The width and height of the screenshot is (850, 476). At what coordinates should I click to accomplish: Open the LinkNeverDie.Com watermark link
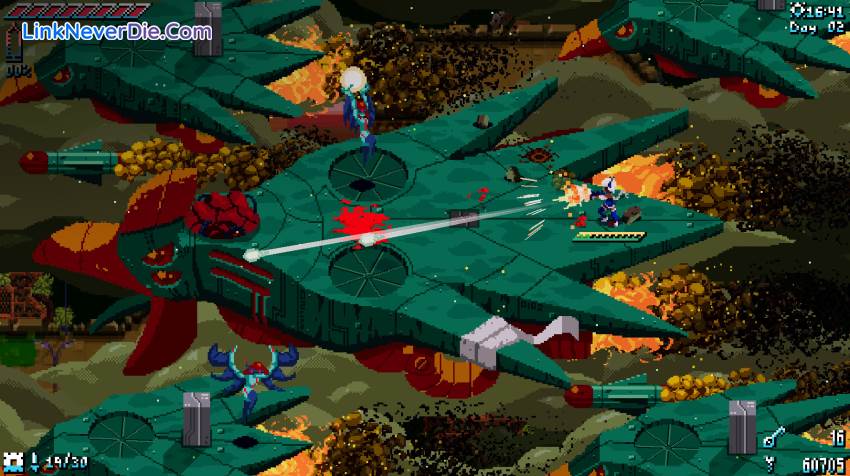[x=118, y=31]
